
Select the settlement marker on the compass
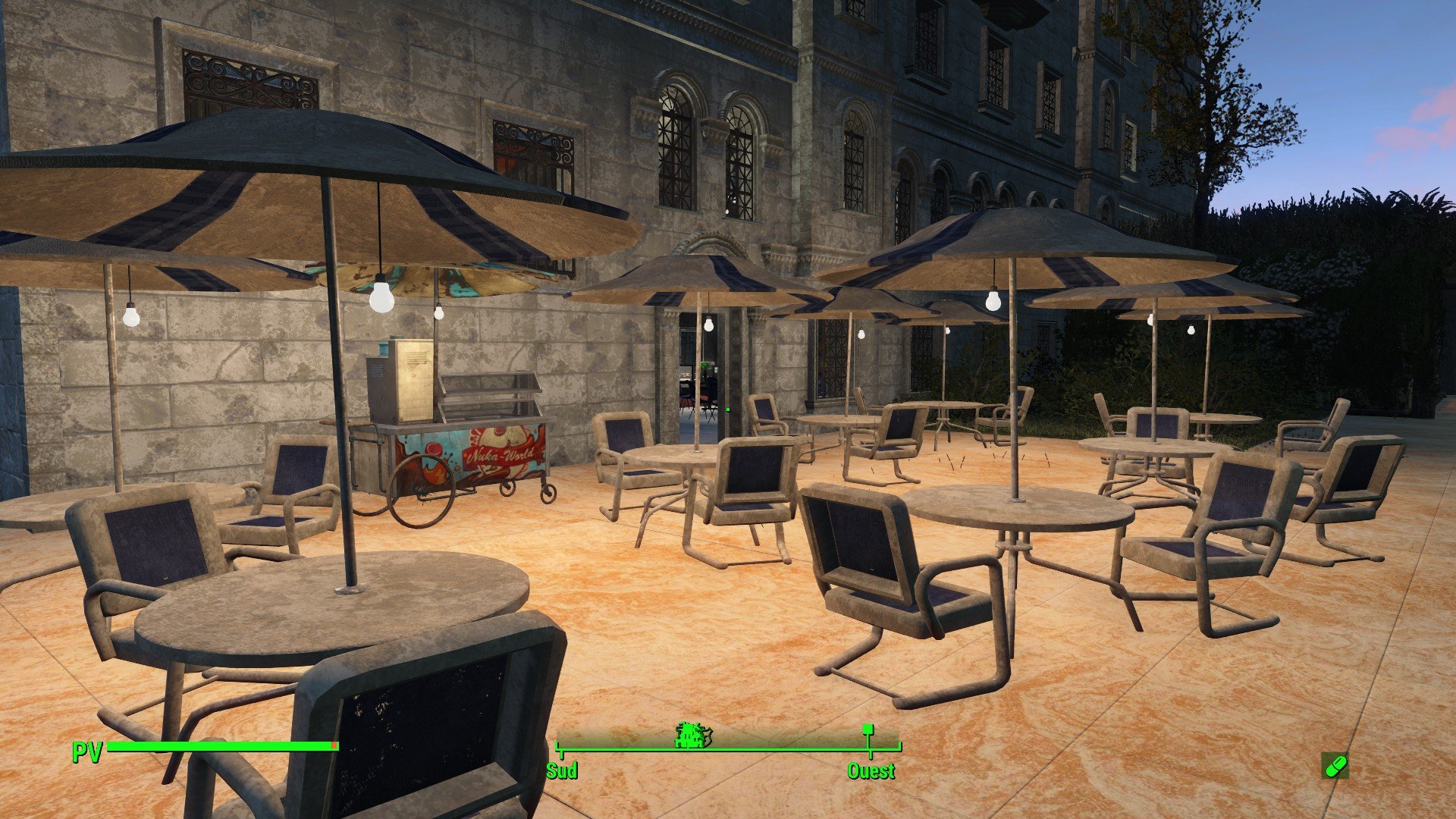693,734
